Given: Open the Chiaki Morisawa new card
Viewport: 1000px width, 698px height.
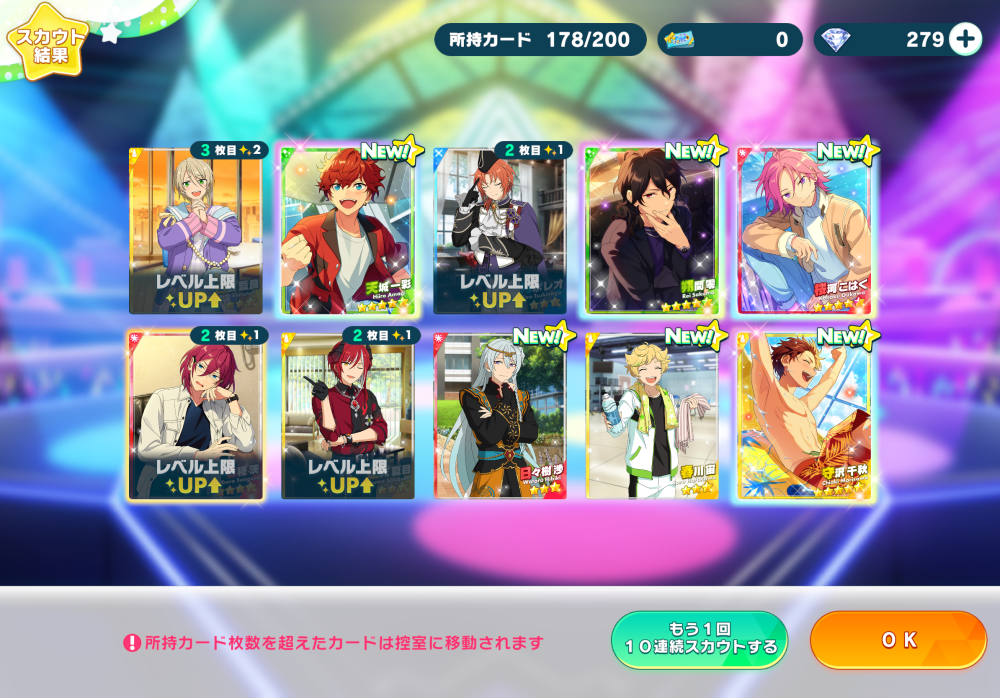Looking at the screenshot, I should [804, 415].
